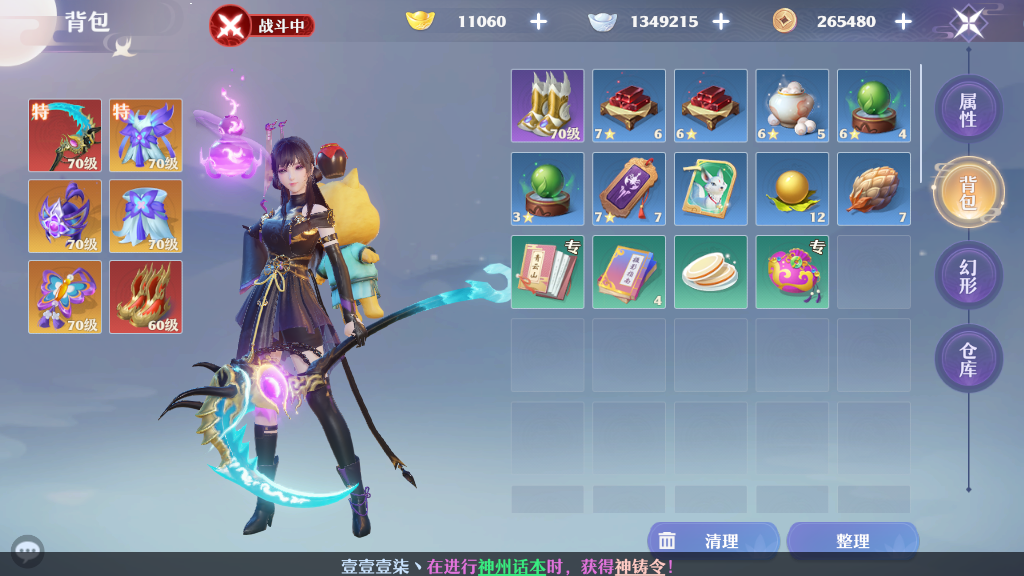
Task: Select the white pot with eggs item
Action: (792, 105)
